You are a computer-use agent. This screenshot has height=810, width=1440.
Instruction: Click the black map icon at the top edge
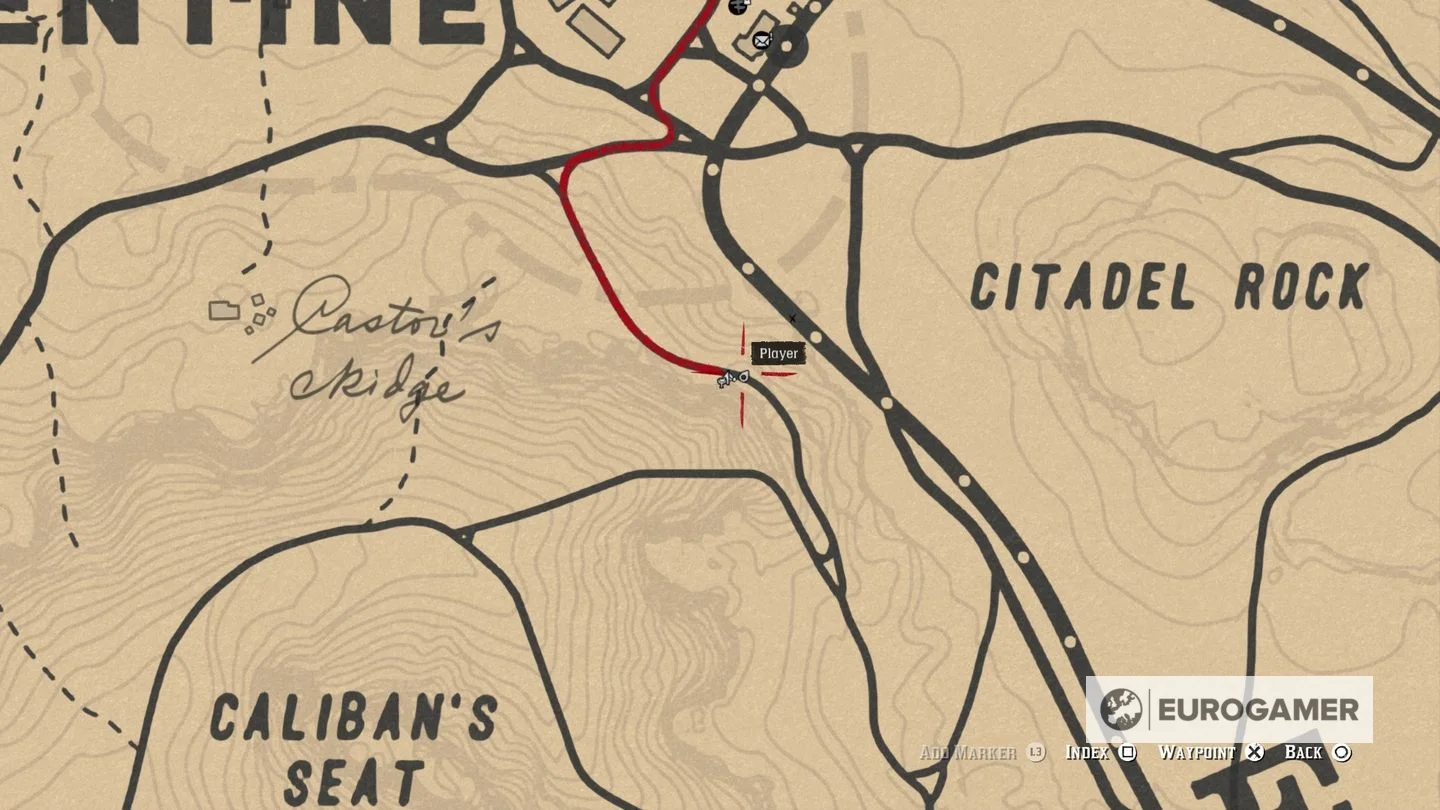pyautogui.click(x=737, y=8)
